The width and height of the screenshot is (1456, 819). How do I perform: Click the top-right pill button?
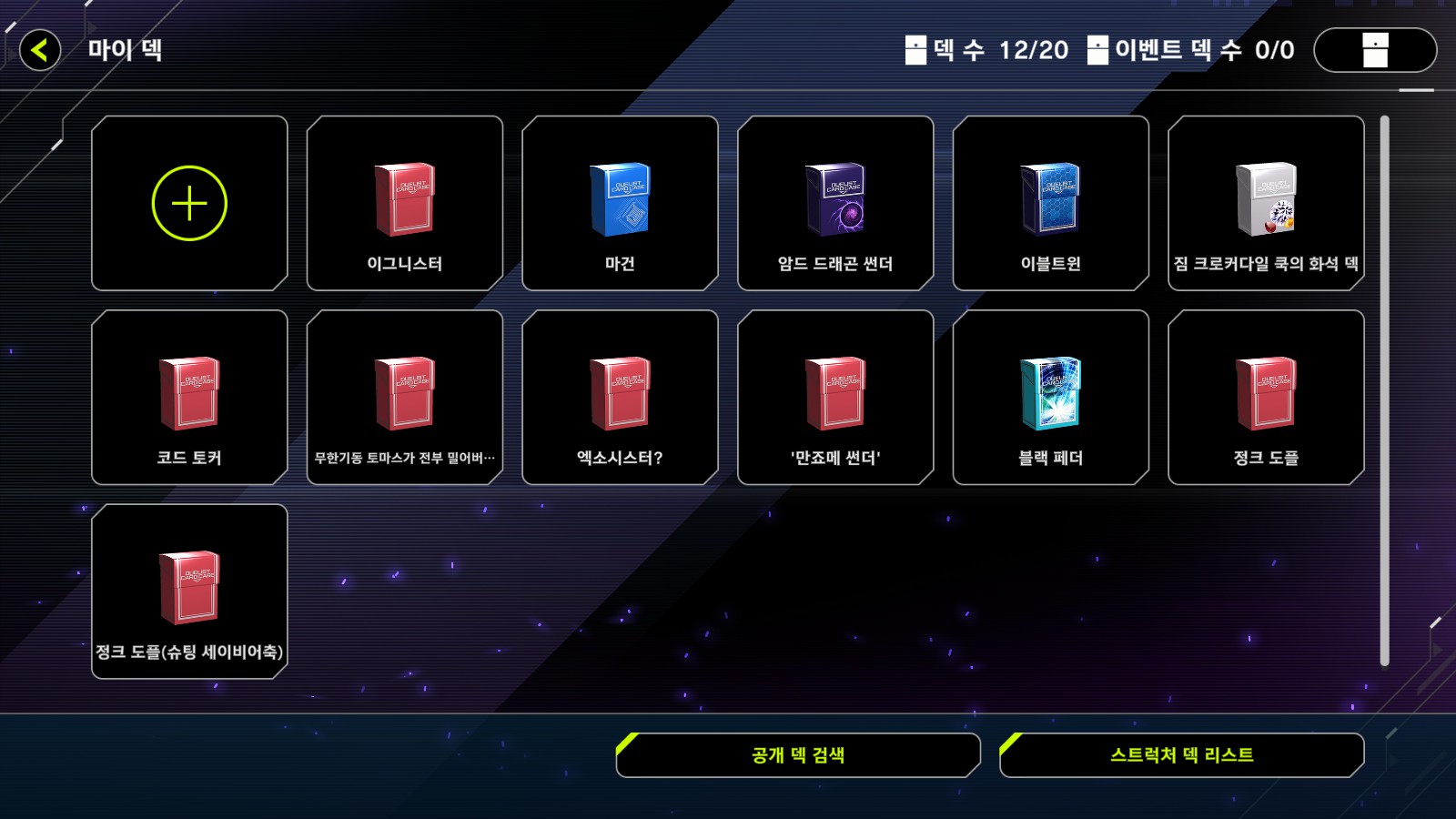(1375, 50)
